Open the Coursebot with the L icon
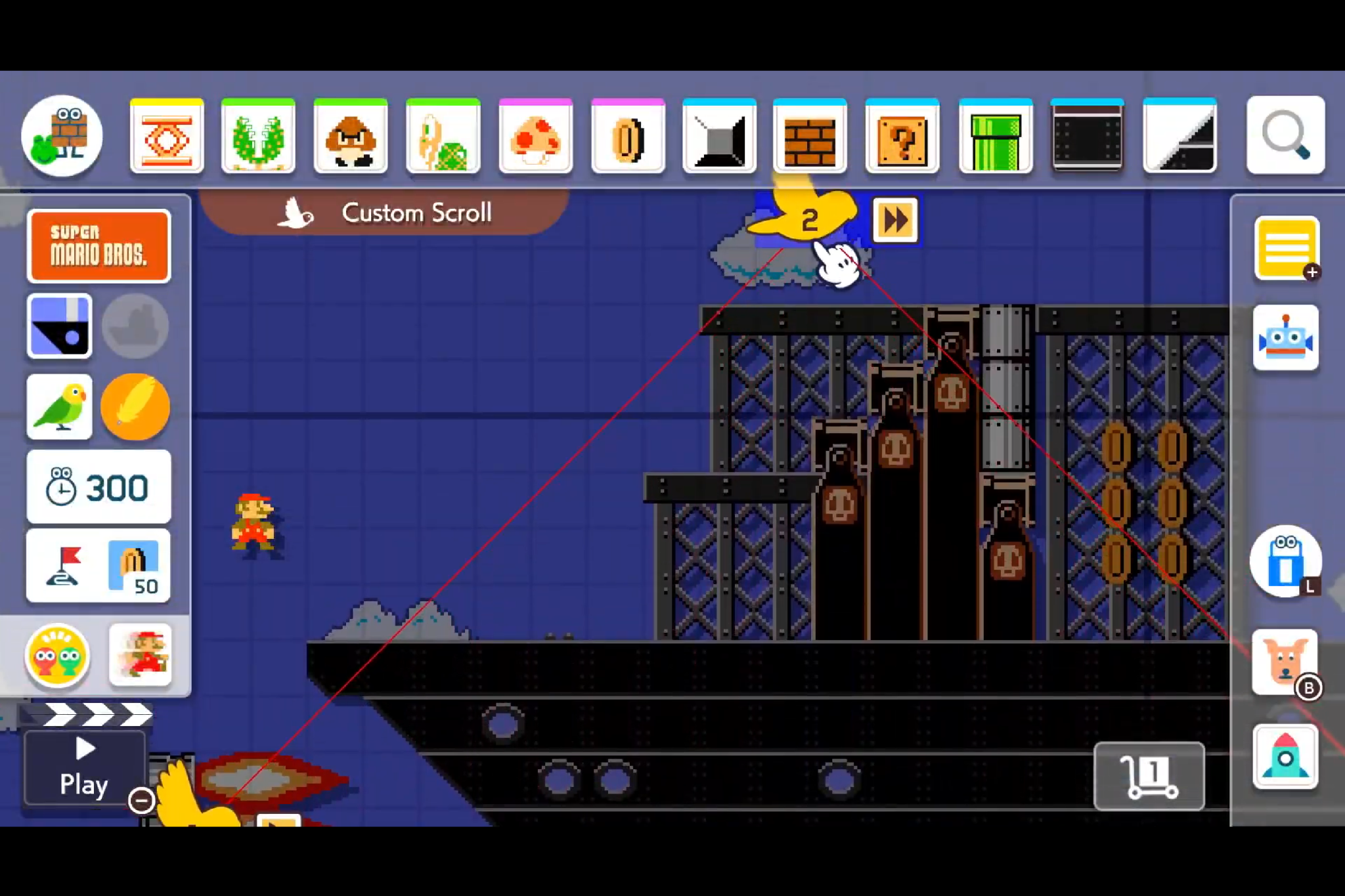The image size is (1345, 896). (1286, 563)
